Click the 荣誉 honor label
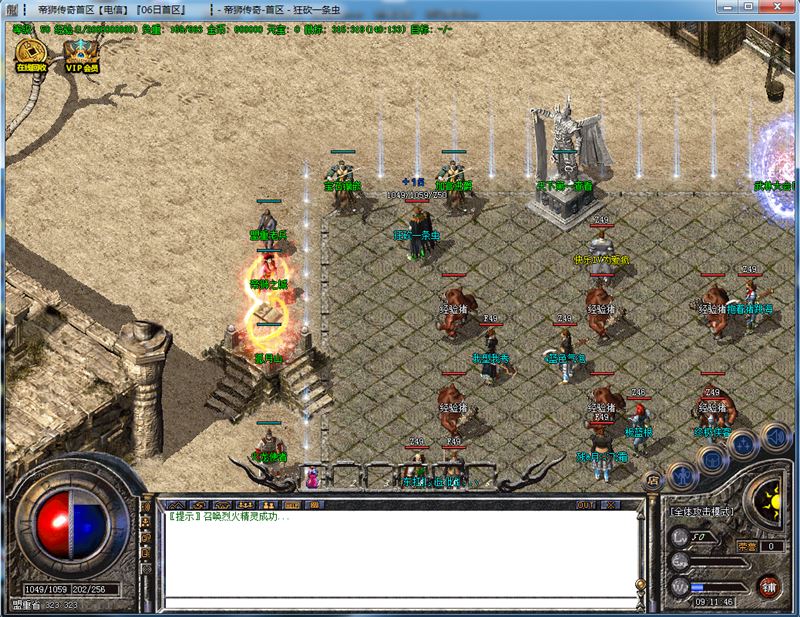800x617 pixels. (x=746, y=546)
